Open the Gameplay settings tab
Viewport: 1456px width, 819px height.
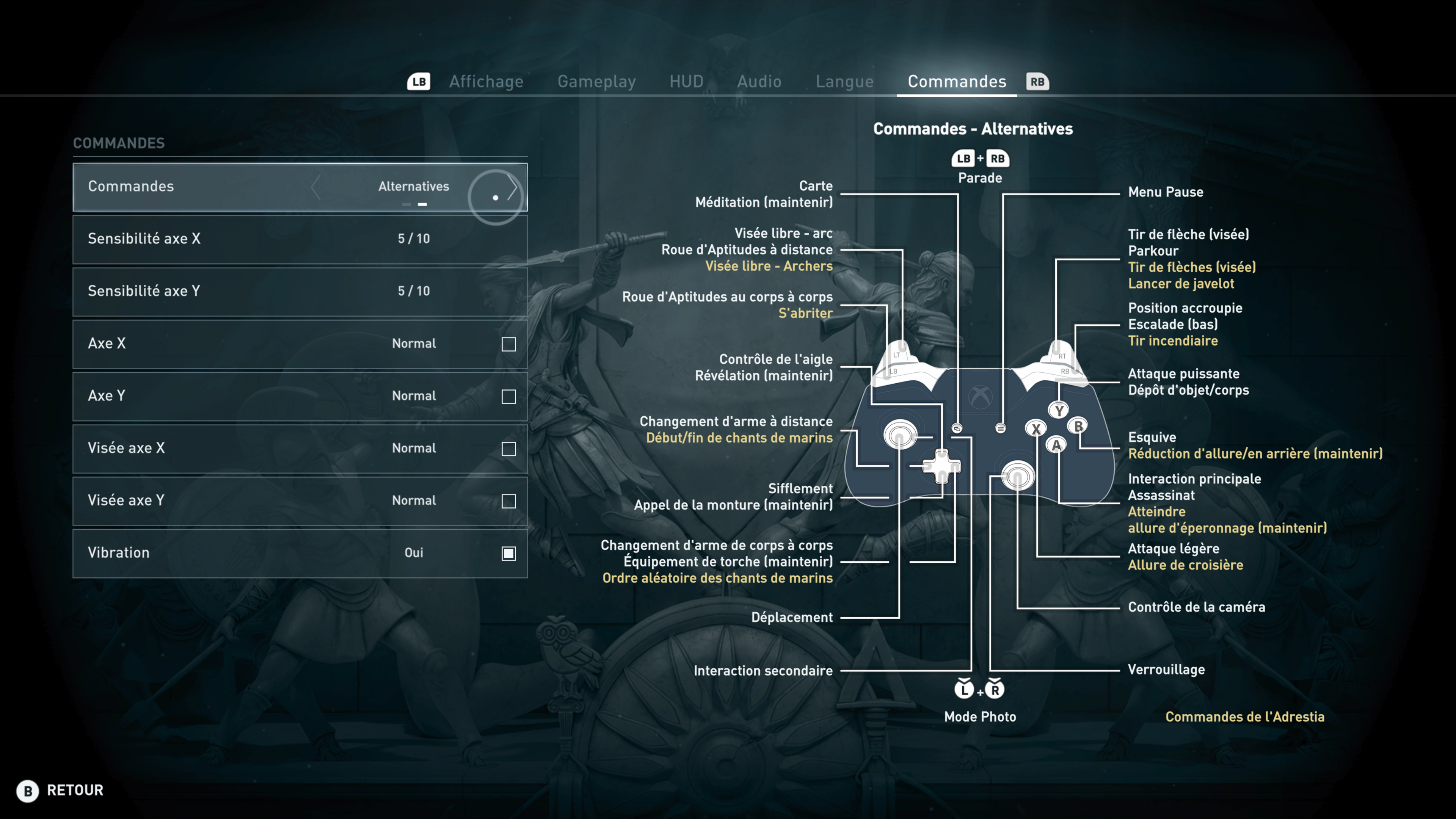coord(596,82)
